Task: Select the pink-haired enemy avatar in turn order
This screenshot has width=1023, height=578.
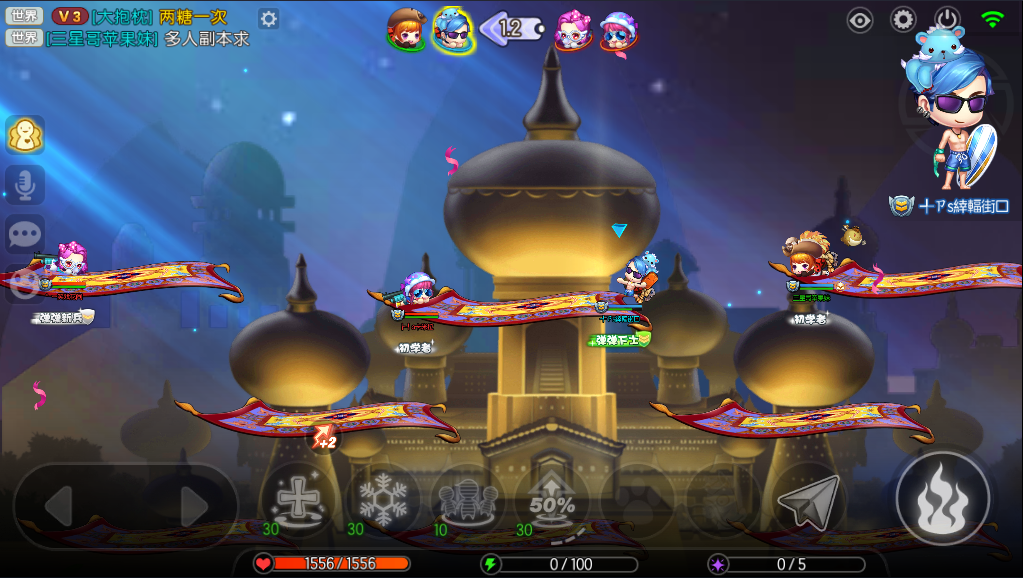Action: pyautogui.click(x=572, y=29)
